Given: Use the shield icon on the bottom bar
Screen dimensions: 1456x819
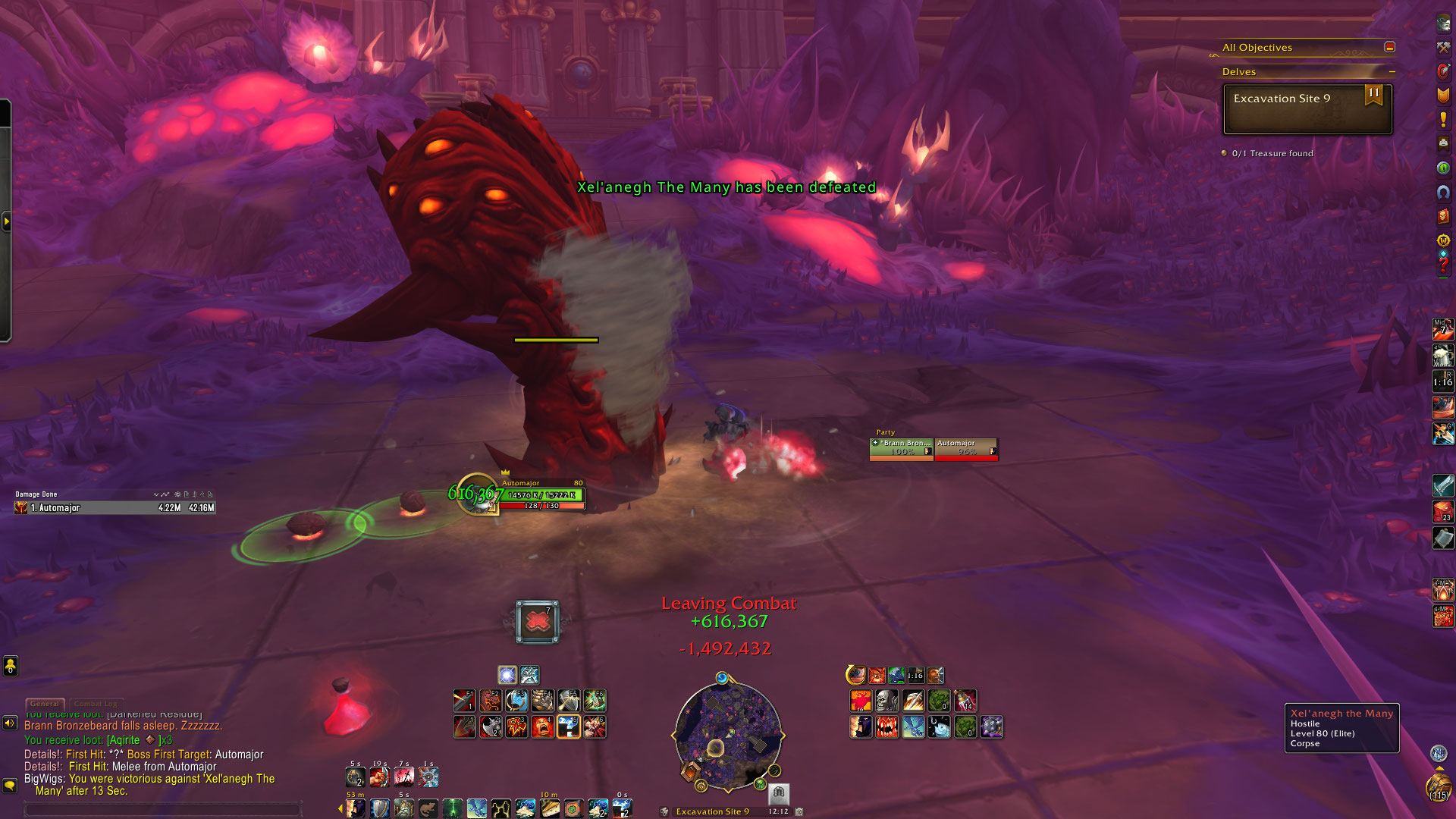Looking at the screenshot, I should click(380, 808).
